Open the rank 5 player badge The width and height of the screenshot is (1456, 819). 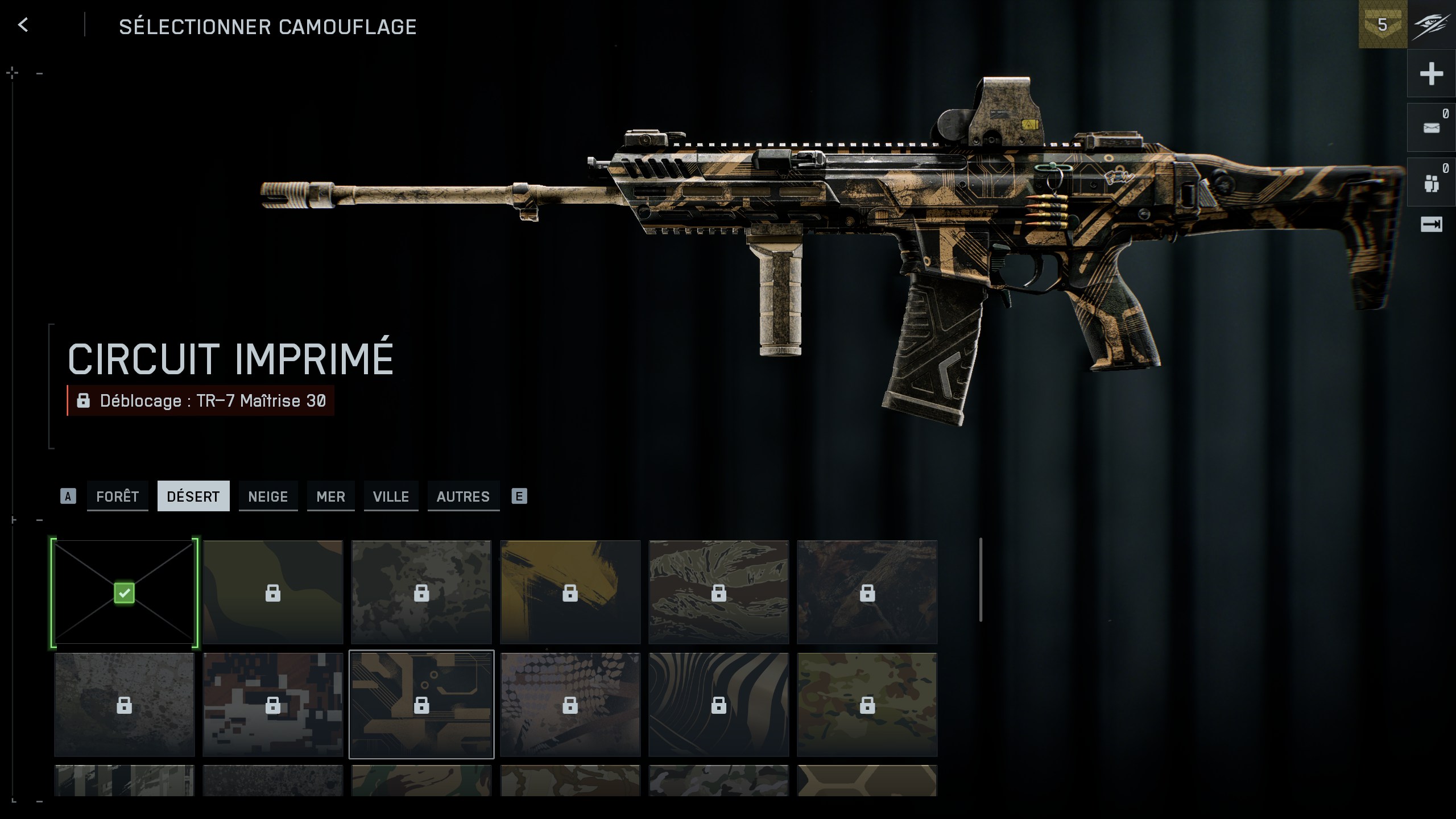tap(1382, 25)
